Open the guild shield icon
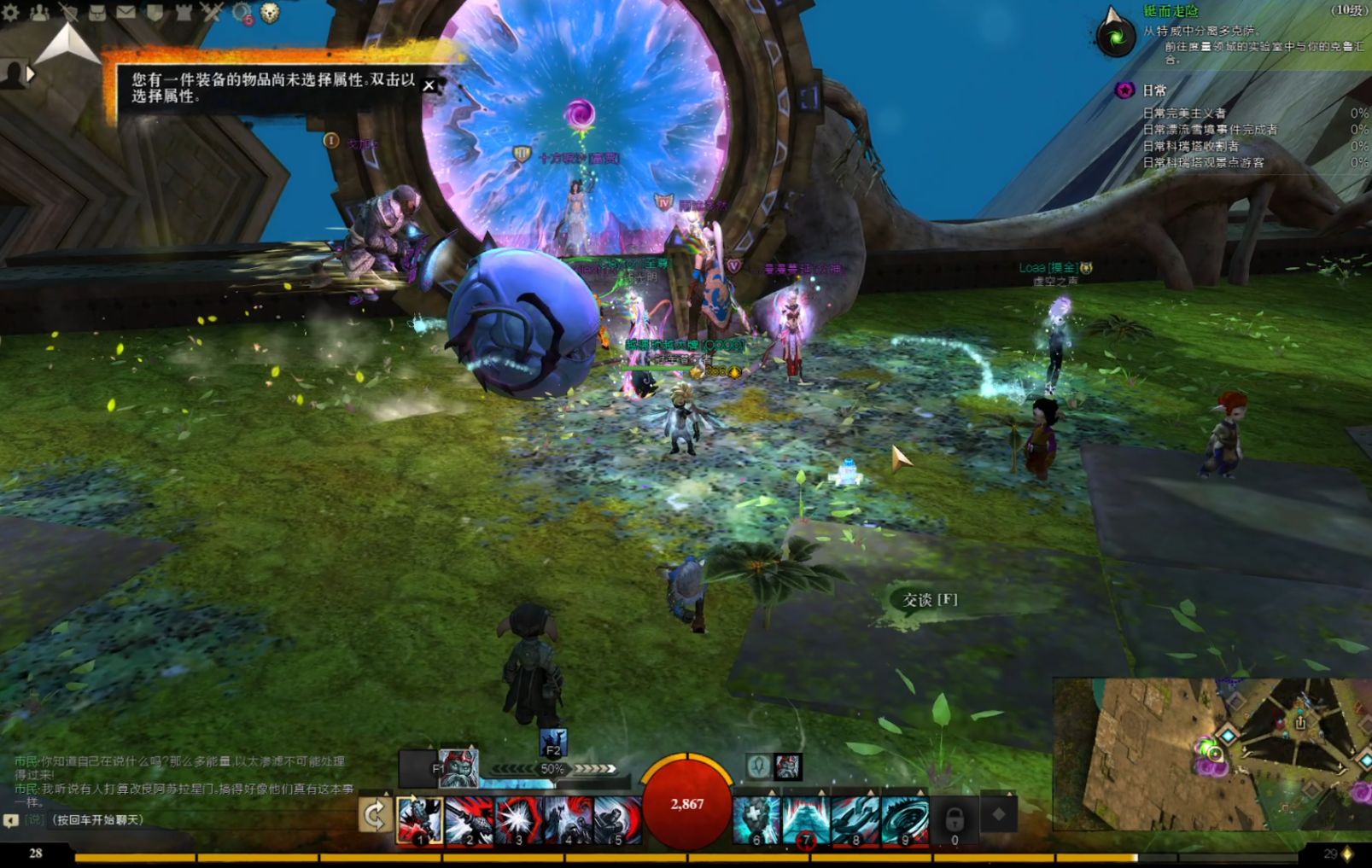This screenshot has width=1372, height=868. click(x=155, y=12)
